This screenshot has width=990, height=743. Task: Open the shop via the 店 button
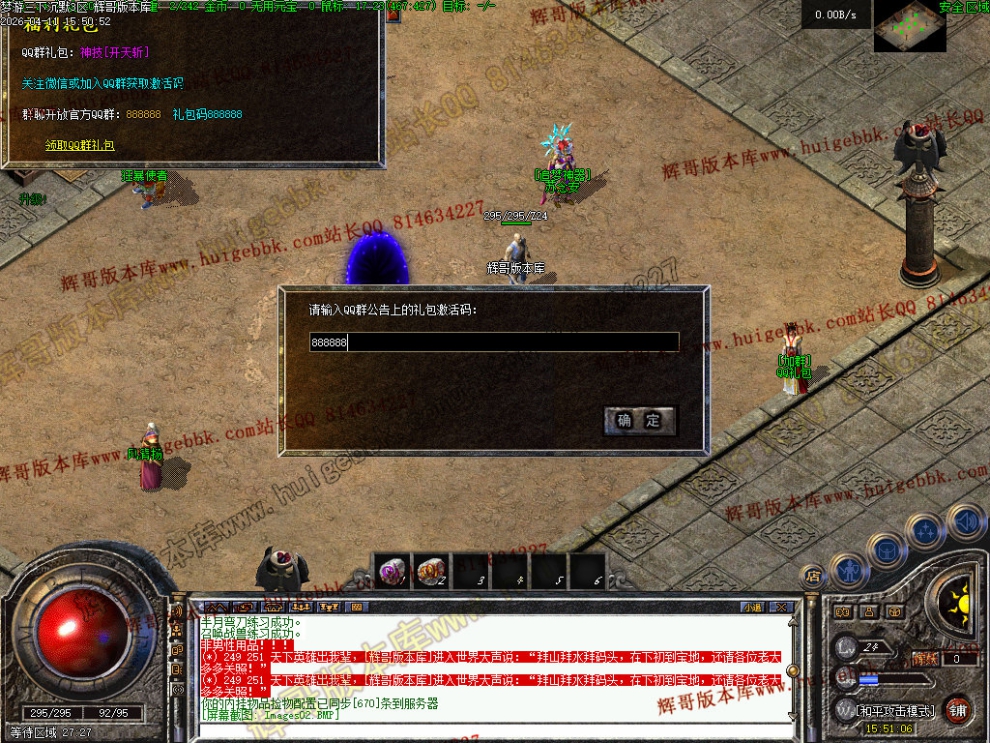click(812, 575)
